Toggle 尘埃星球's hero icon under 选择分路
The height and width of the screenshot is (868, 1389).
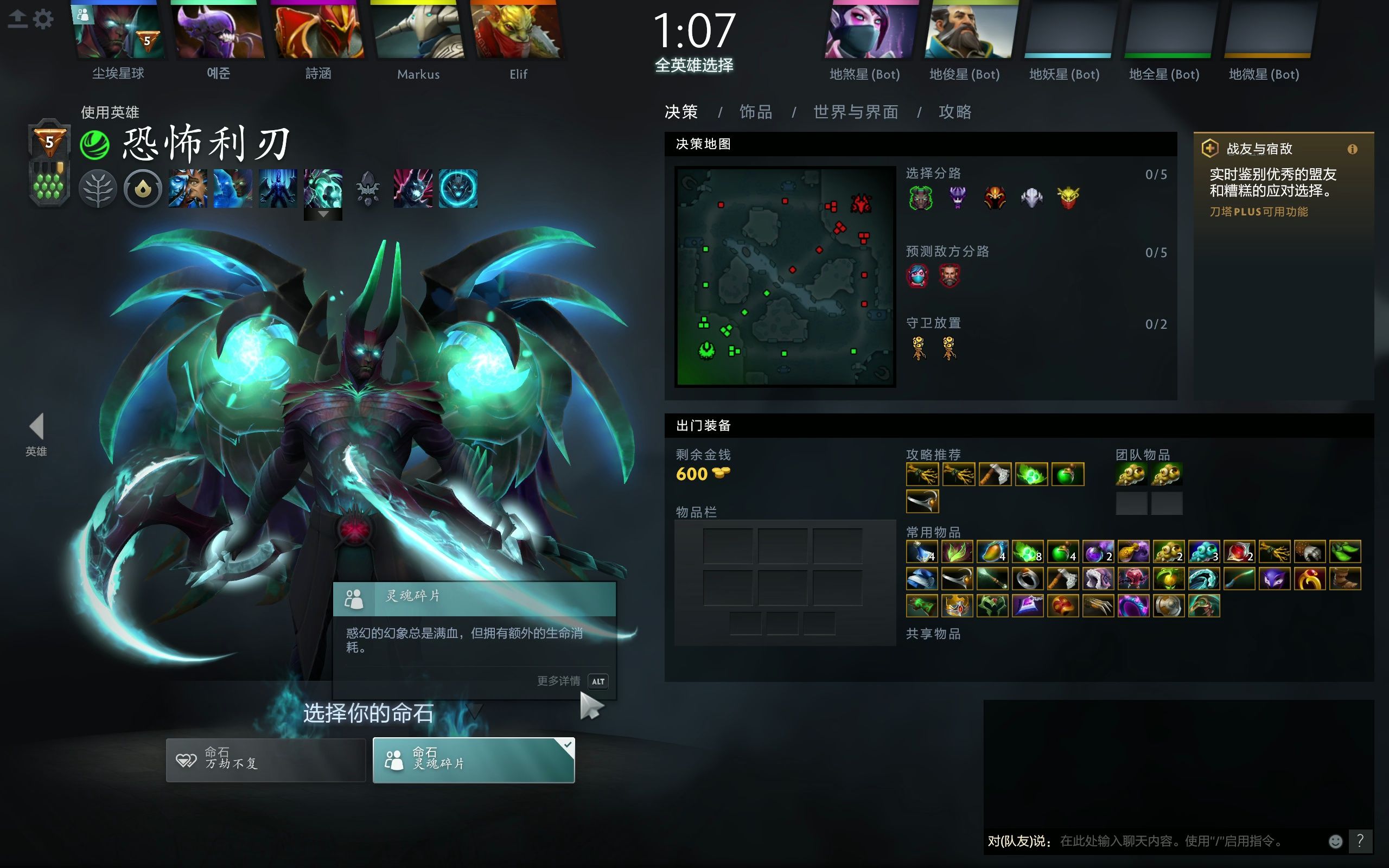[921, 197]
